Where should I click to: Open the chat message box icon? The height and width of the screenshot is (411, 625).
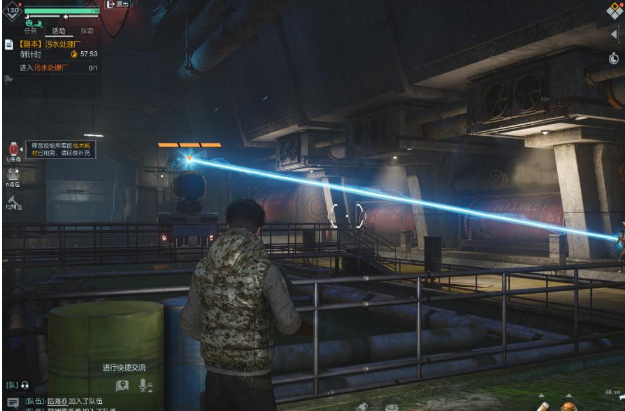(12, 402)
